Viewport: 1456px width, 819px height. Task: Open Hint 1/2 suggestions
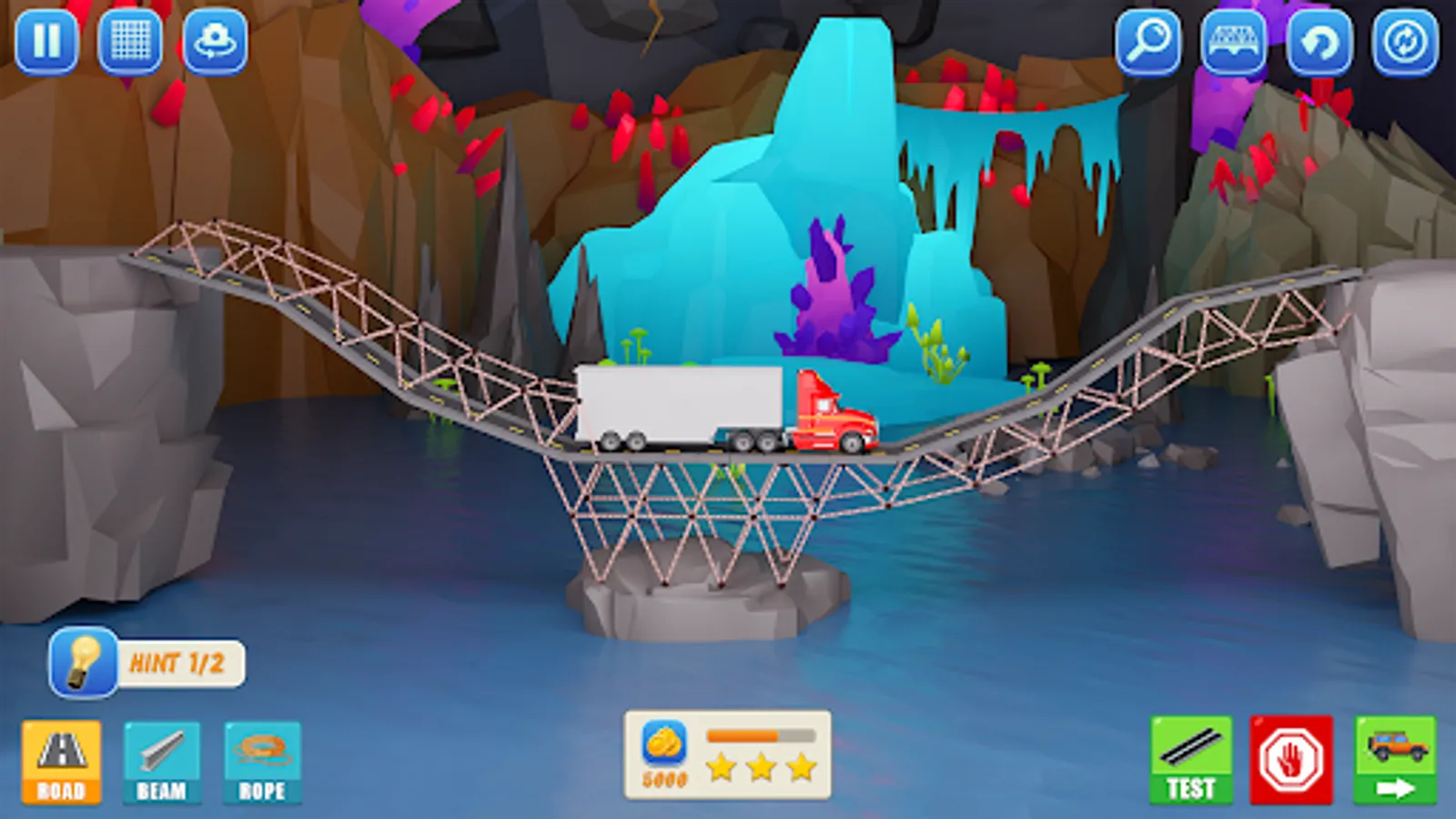pos(179,662)
